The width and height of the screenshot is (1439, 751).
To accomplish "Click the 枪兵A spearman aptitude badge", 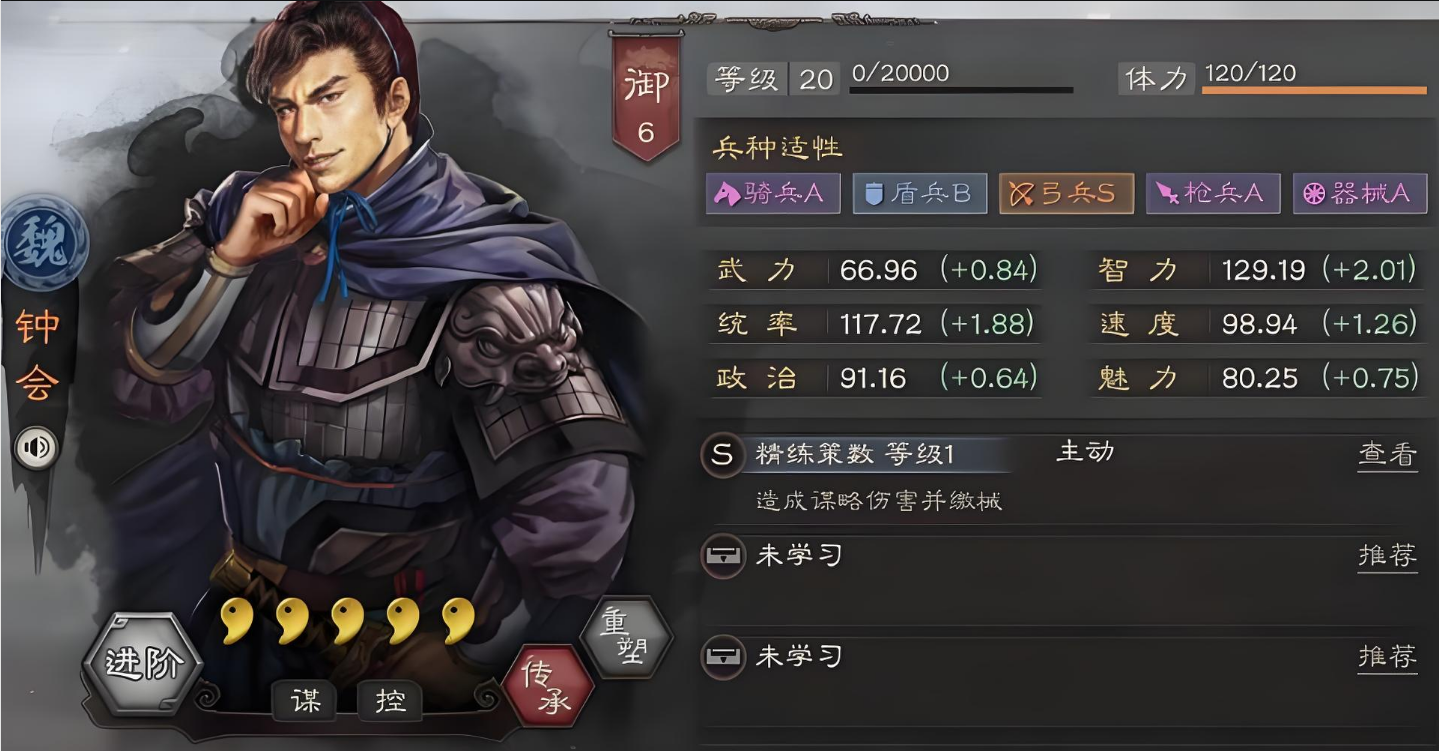I will 1212,194.
